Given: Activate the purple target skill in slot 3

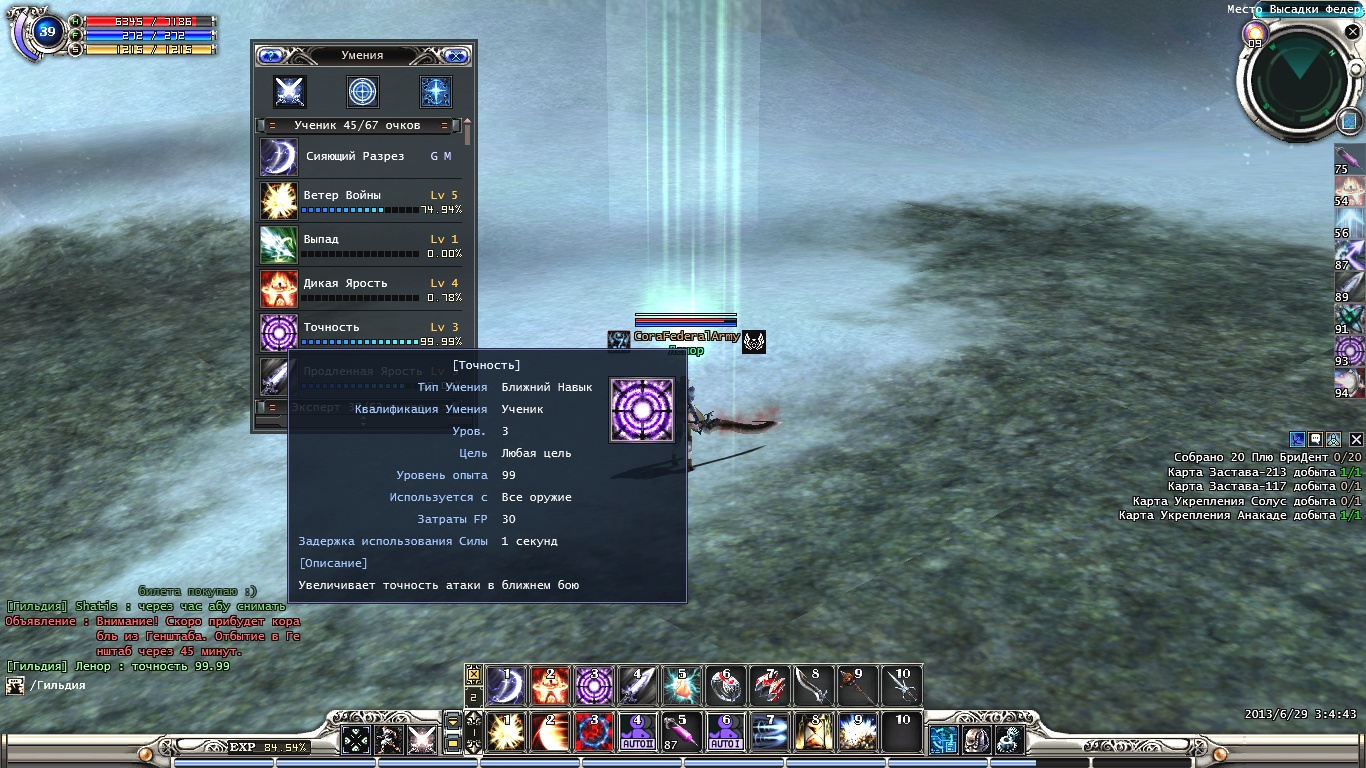Looking at the screenshot, I should (x=594, y=685).
